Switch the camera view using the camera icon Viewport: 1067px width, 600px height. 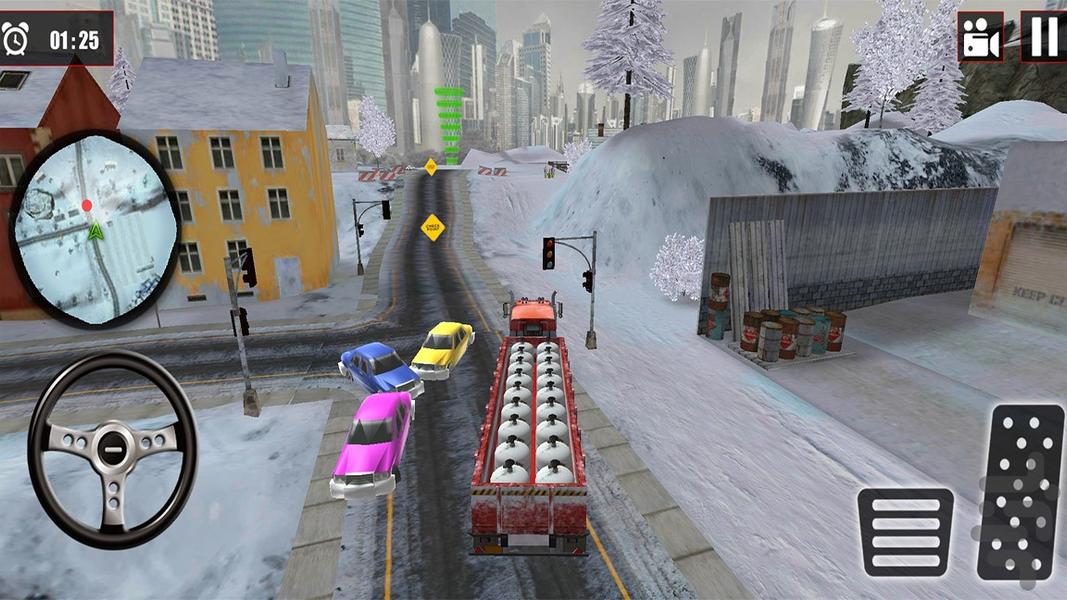pyautogui.click(x=980, y=37)
